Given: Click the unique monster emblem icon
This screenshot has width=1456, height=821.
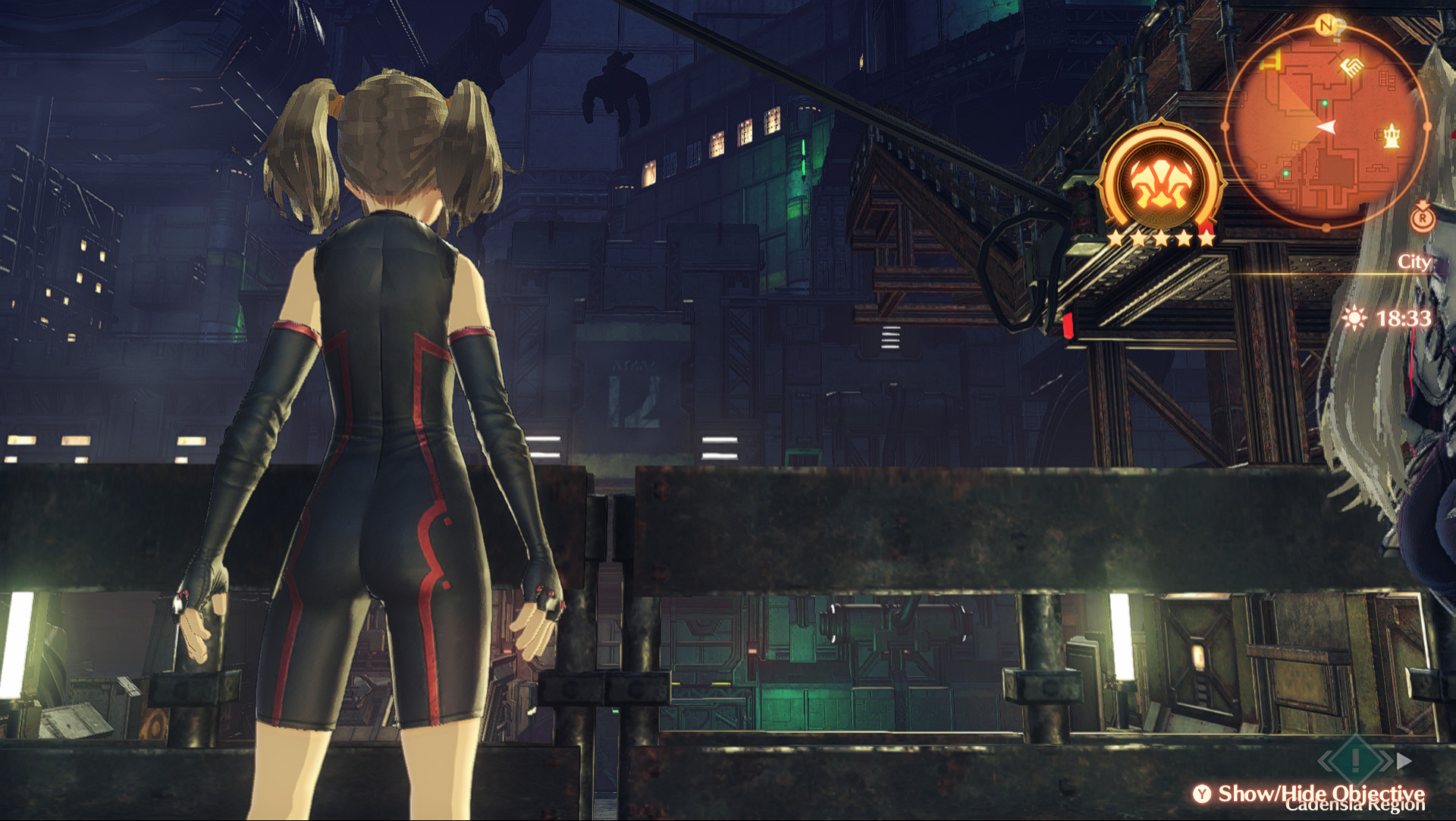Looking at the screenshot, I should coord(1159,182).
